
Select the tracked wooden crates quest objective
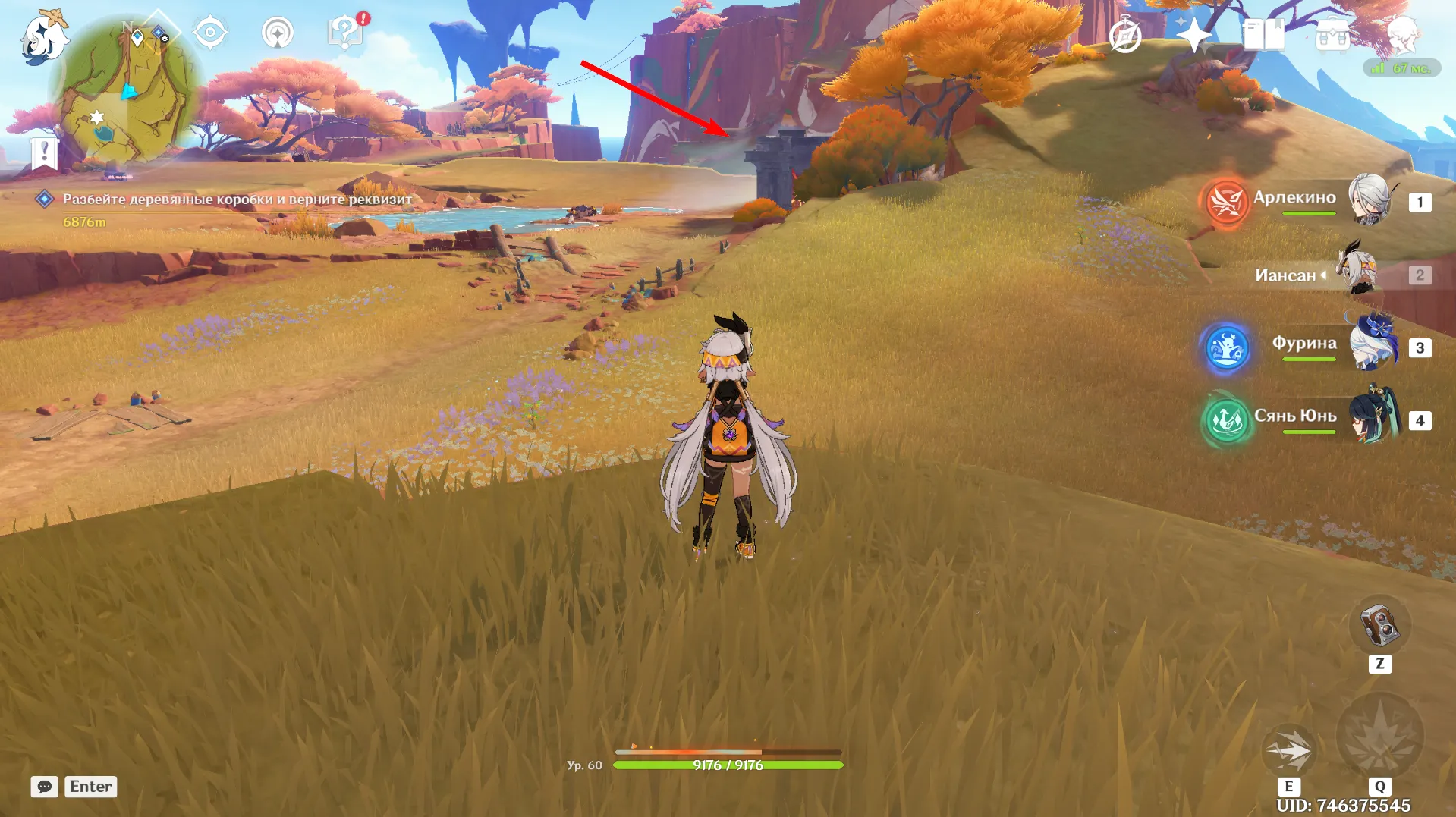(x=237, y=200)
